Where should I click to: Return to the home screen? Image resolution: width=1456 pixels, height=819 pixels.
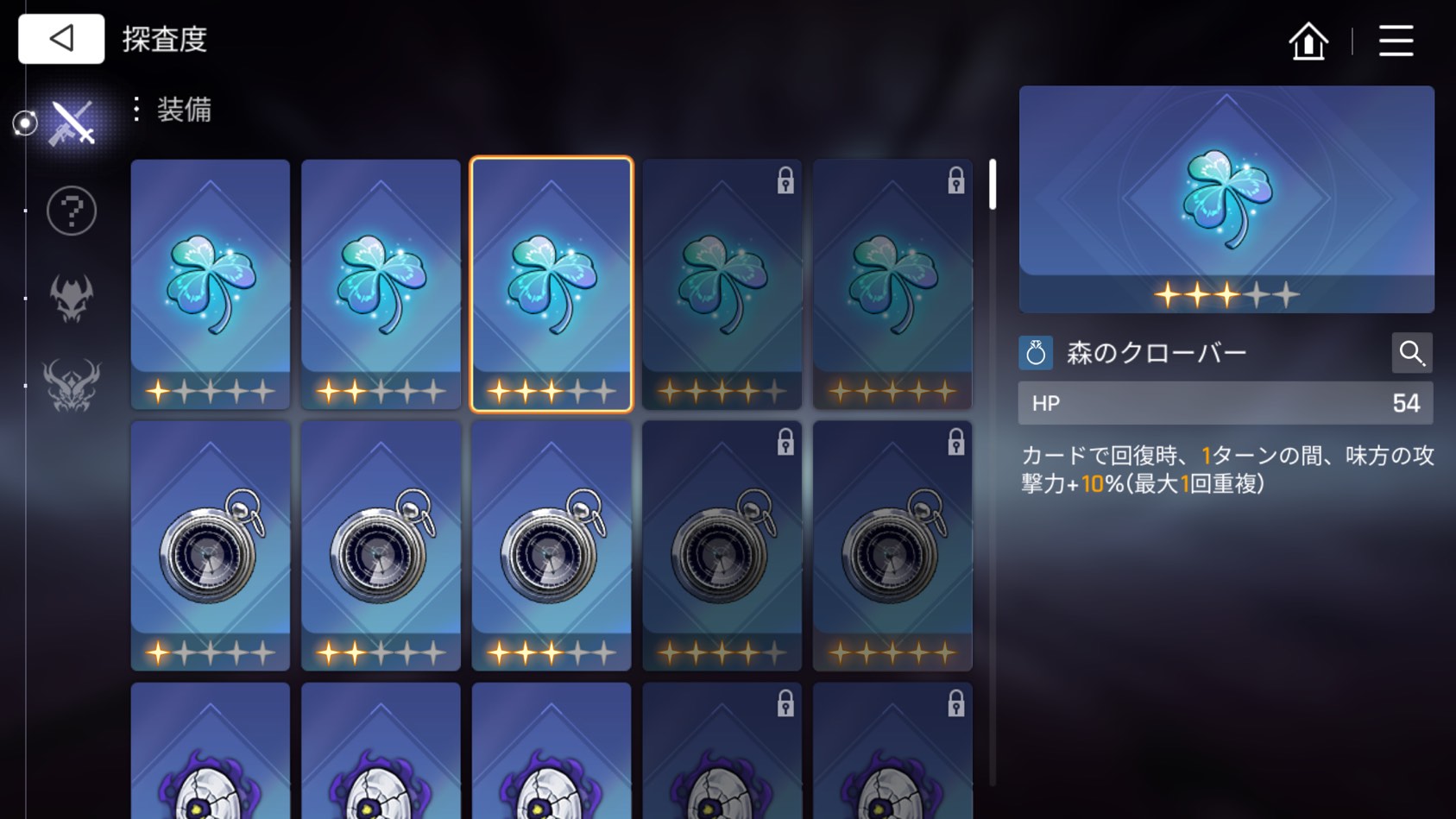(x=1308, y=41)
